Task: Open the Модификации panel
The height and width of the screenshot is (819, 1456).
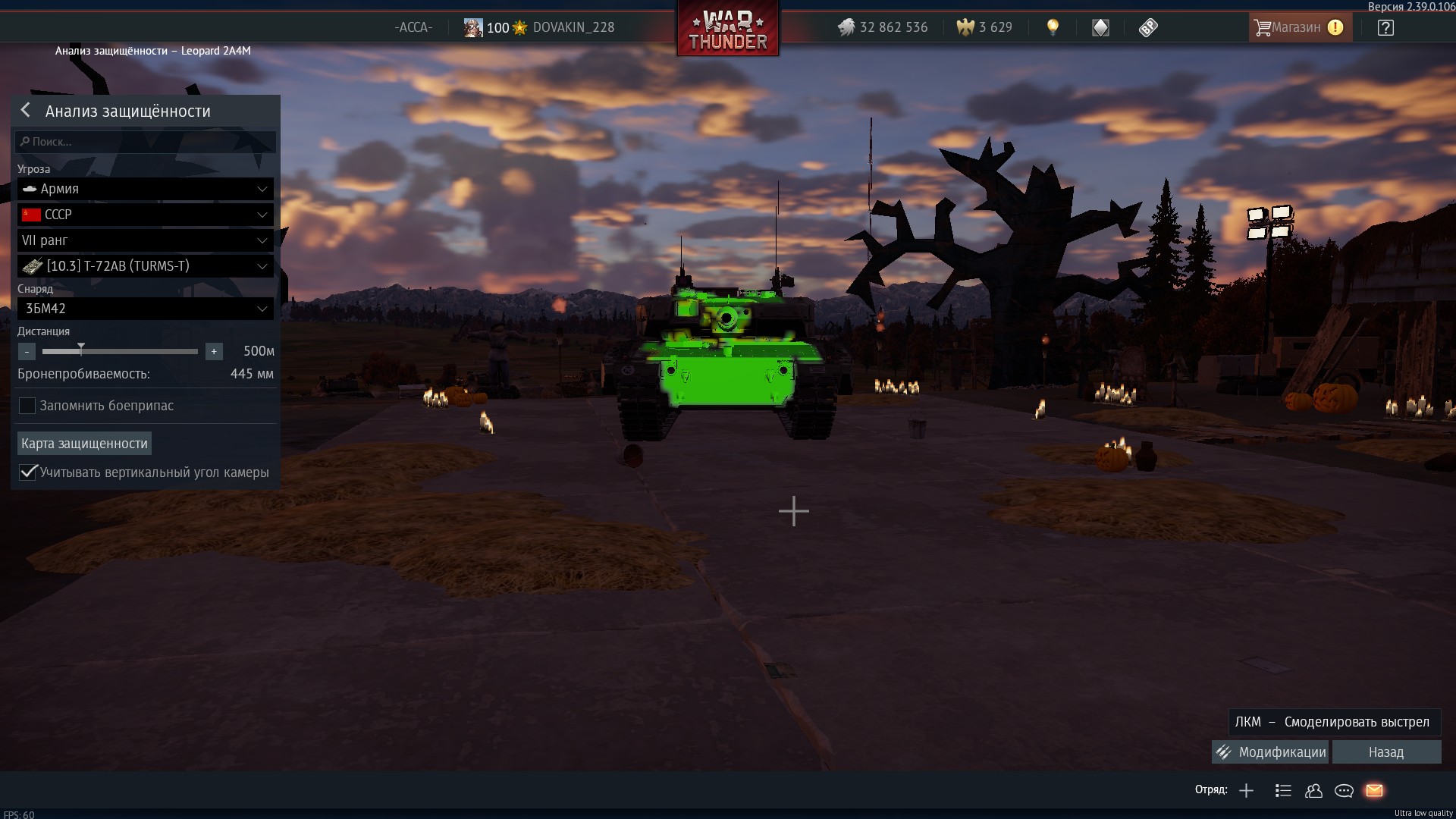Action: [x=1270, y=752]
